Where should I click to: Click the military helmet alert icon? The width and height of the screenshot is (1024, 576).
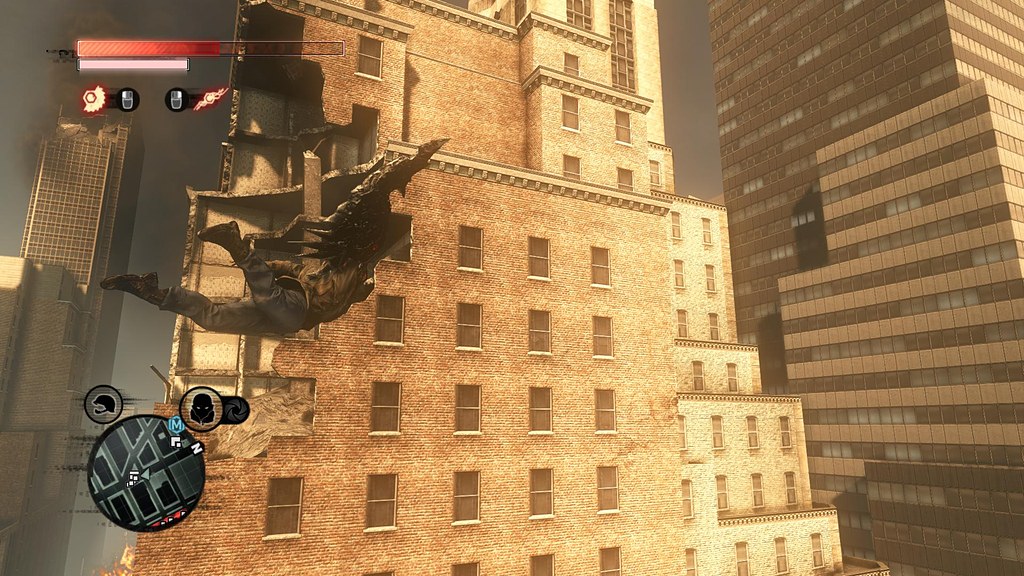(x=104, y=405)
